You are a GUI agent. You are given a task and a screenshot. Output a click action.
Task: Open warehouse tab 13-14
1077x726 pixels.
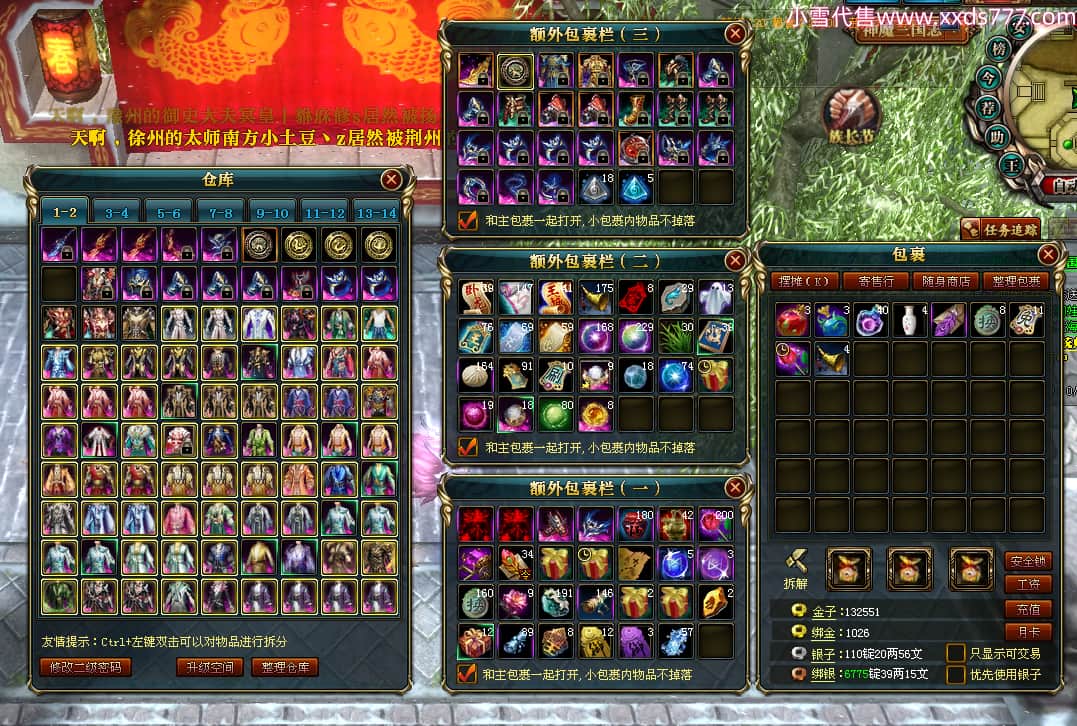pyautogui.click(x=376, y=212)
